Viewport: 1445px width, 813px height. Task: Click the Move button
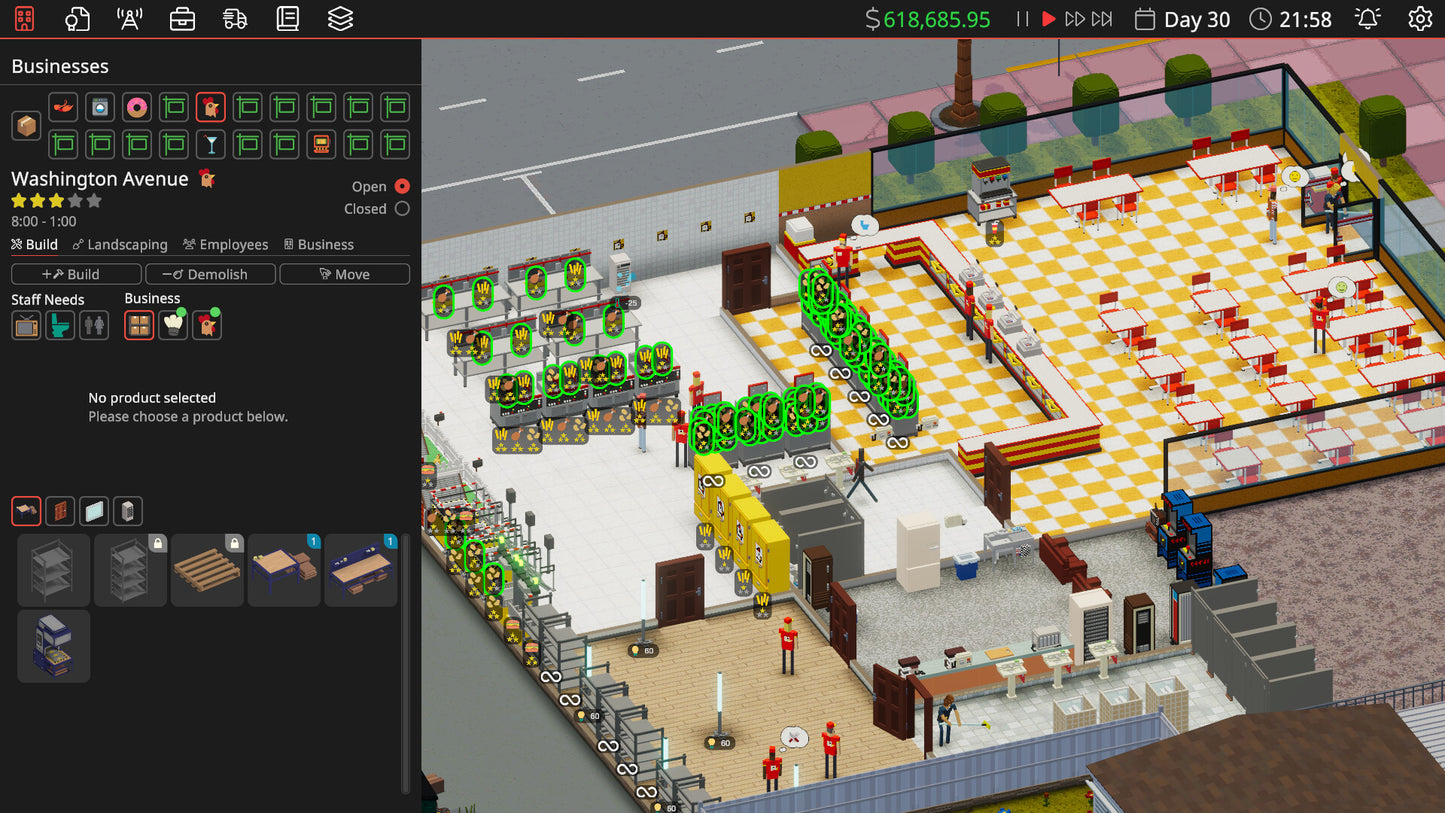[x=344, y=274]
